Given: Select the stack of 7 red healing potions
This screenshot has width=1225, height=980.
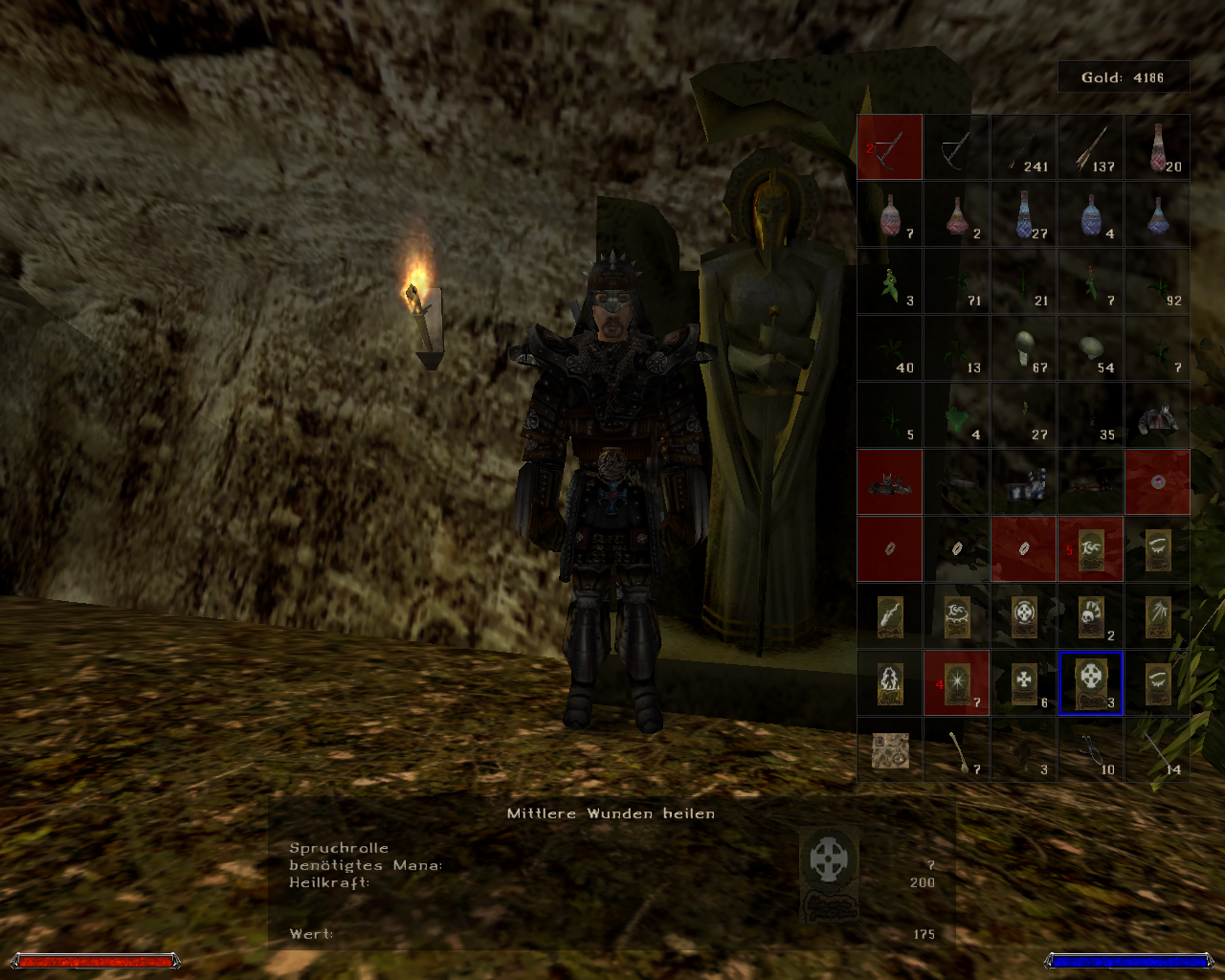Looking at the screenshot, I should coord(889,213).
